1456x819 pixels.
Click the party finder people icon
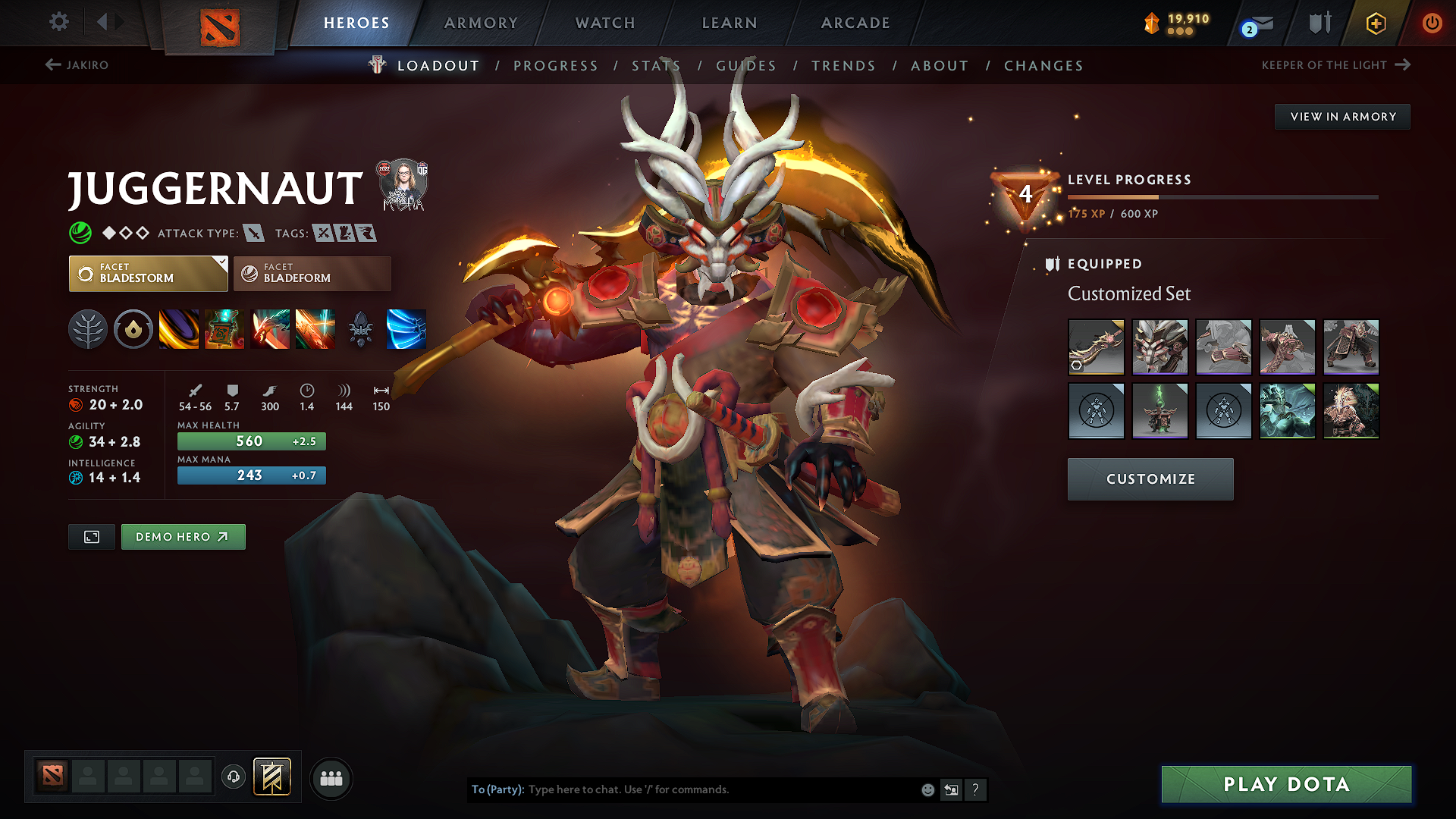[x=331, y=778]
